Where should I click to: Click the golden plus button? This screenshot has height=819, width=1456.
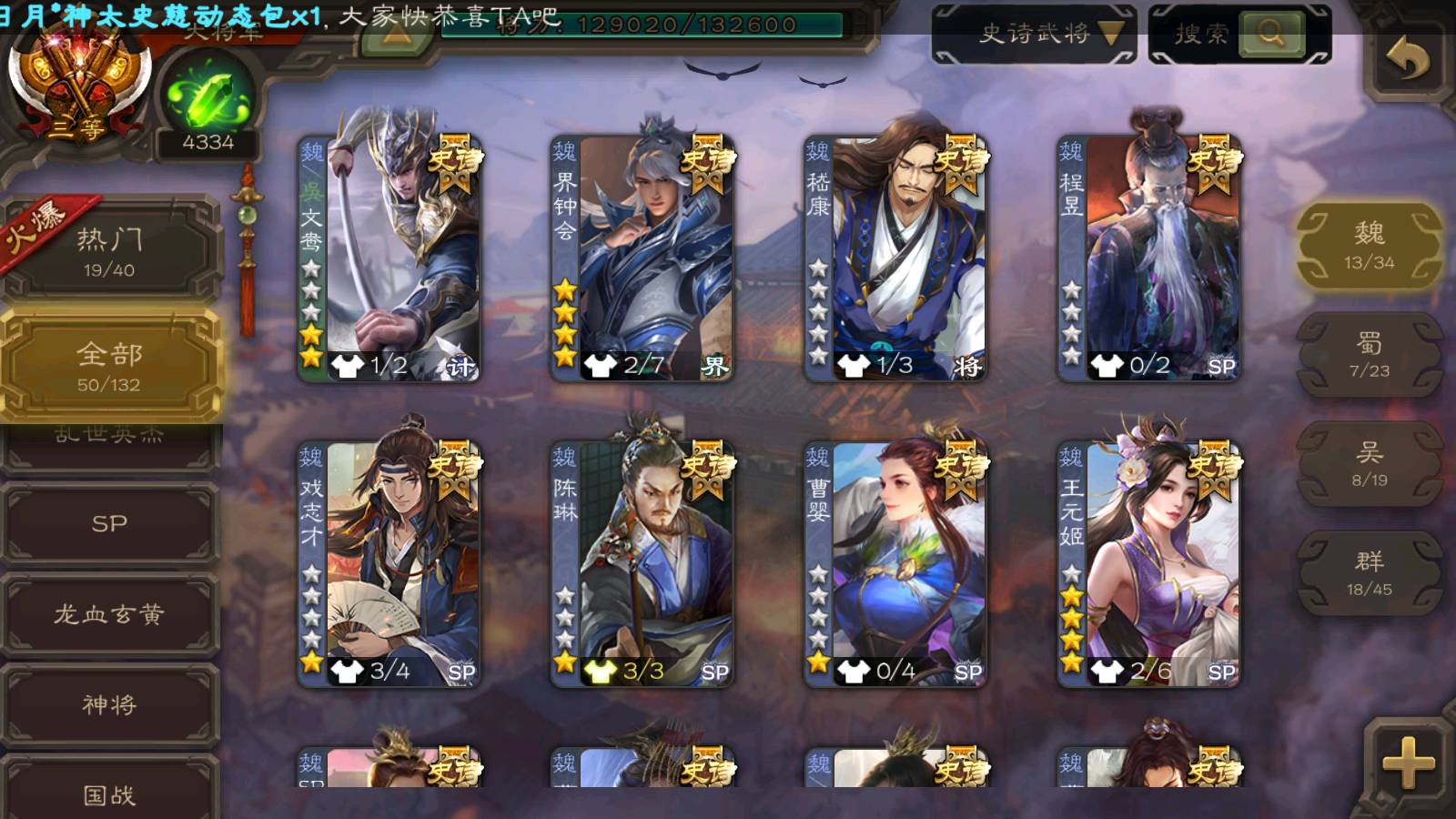point(1408,763)
